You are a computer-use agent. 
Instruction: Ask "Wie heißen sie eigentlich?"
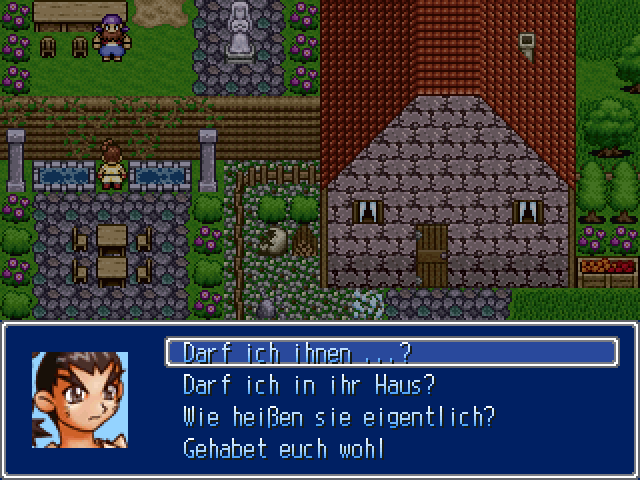click(x=339, y=416)
